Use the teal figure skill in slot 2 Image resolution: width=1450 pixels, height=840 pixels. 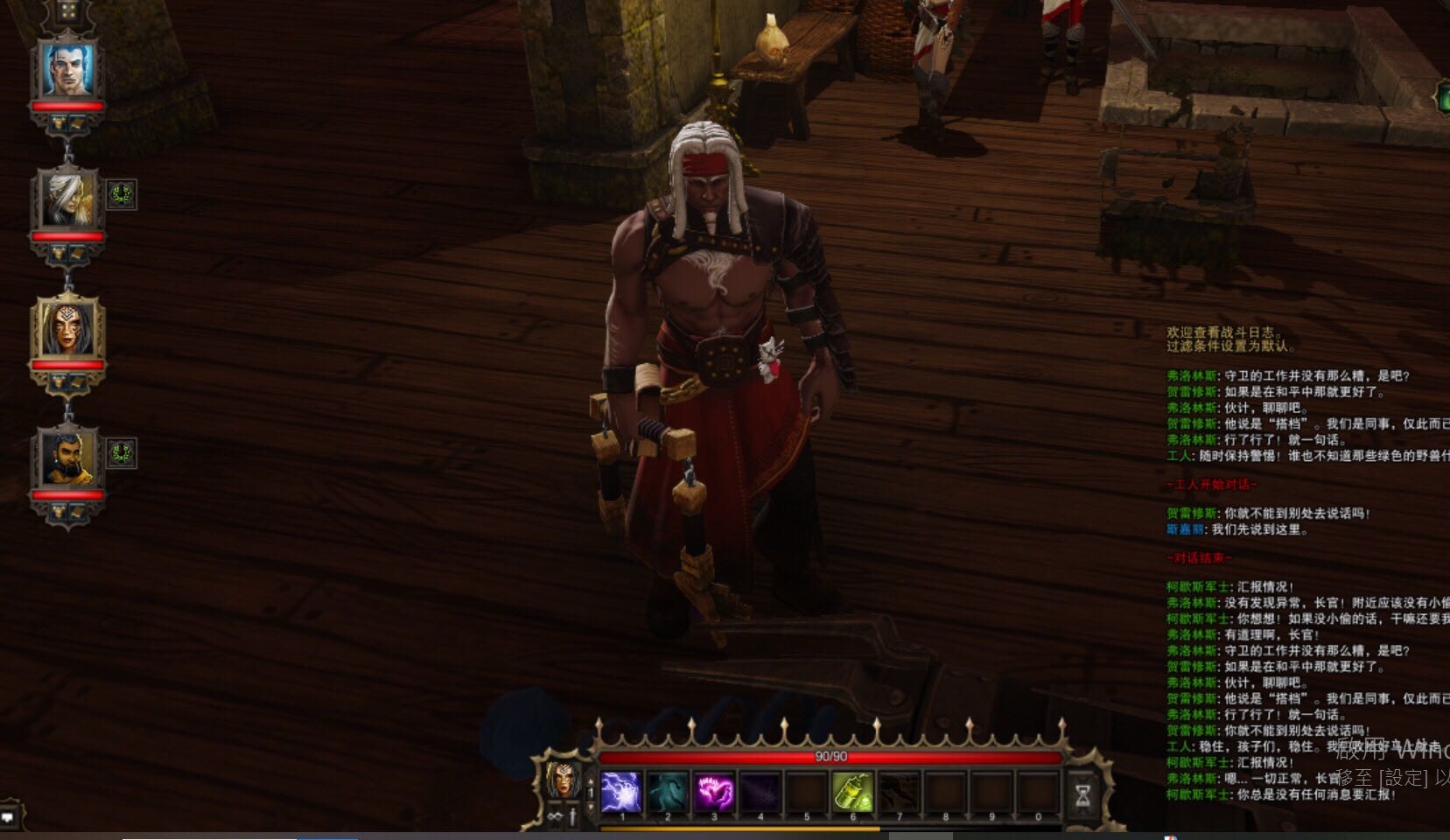tap(668, 792)
